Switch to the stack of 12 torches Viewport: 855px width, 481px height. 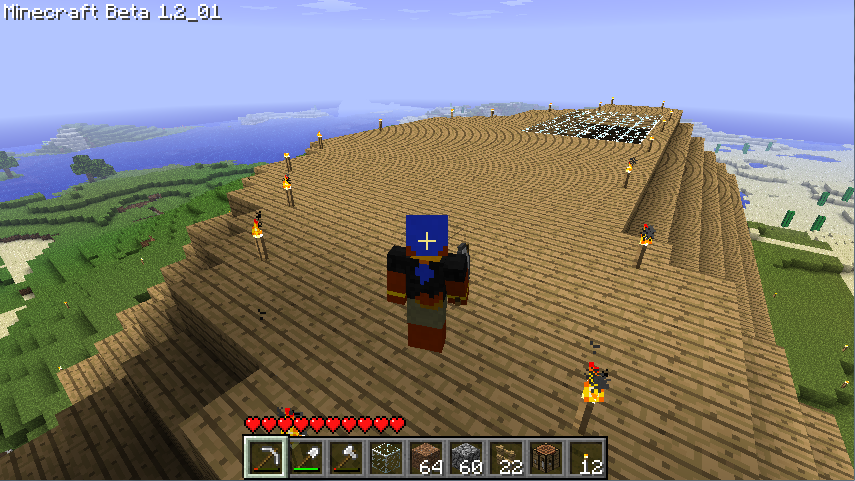tap(585, 458)
